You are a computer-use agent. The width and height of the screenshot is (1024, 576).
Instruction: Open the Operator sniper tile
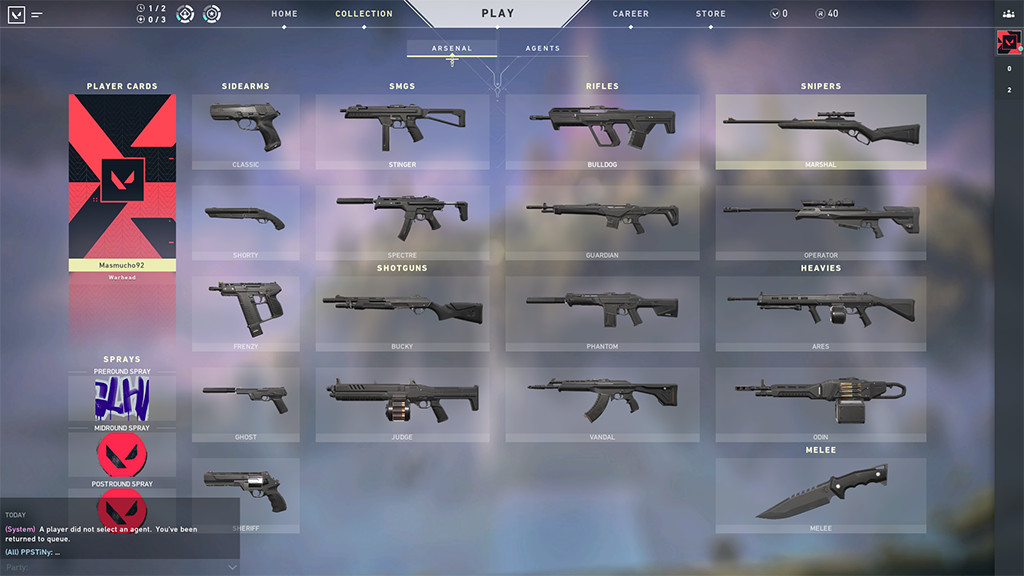coord(820,222)
